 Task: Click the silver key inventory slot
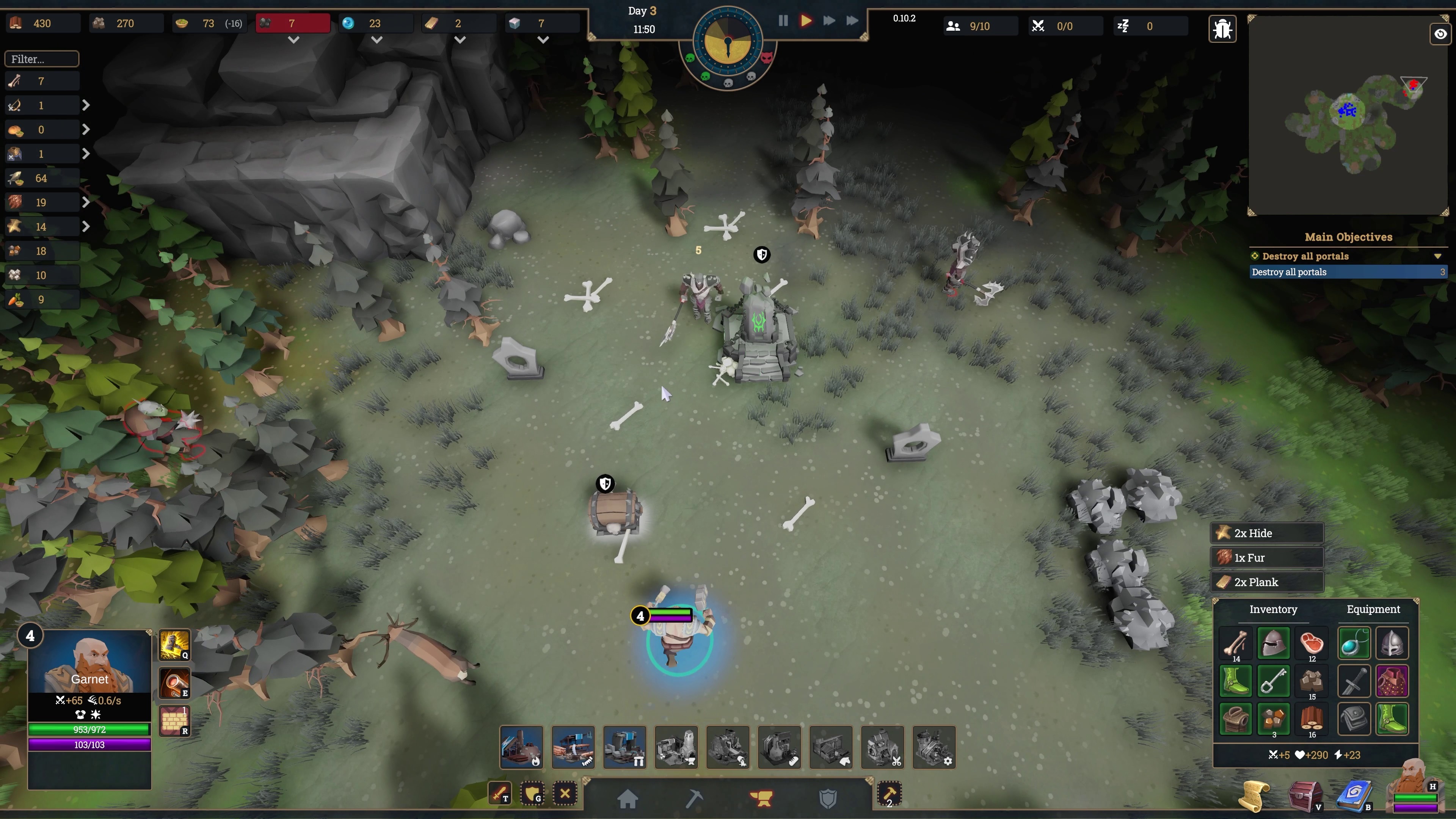pos(1274,681)
